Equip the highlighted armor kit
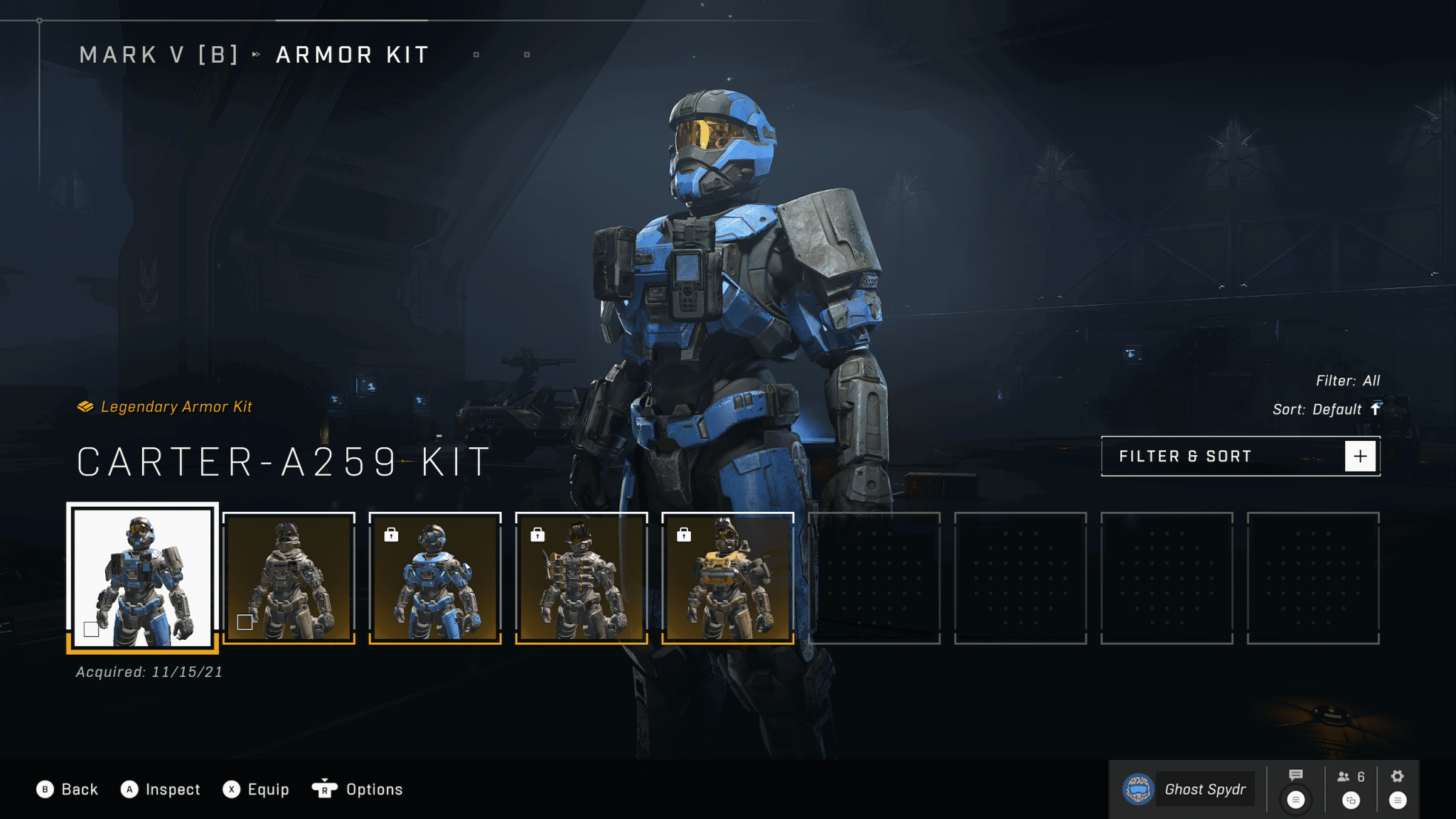This screenshot has height=819, width=1456. [268, 789]
